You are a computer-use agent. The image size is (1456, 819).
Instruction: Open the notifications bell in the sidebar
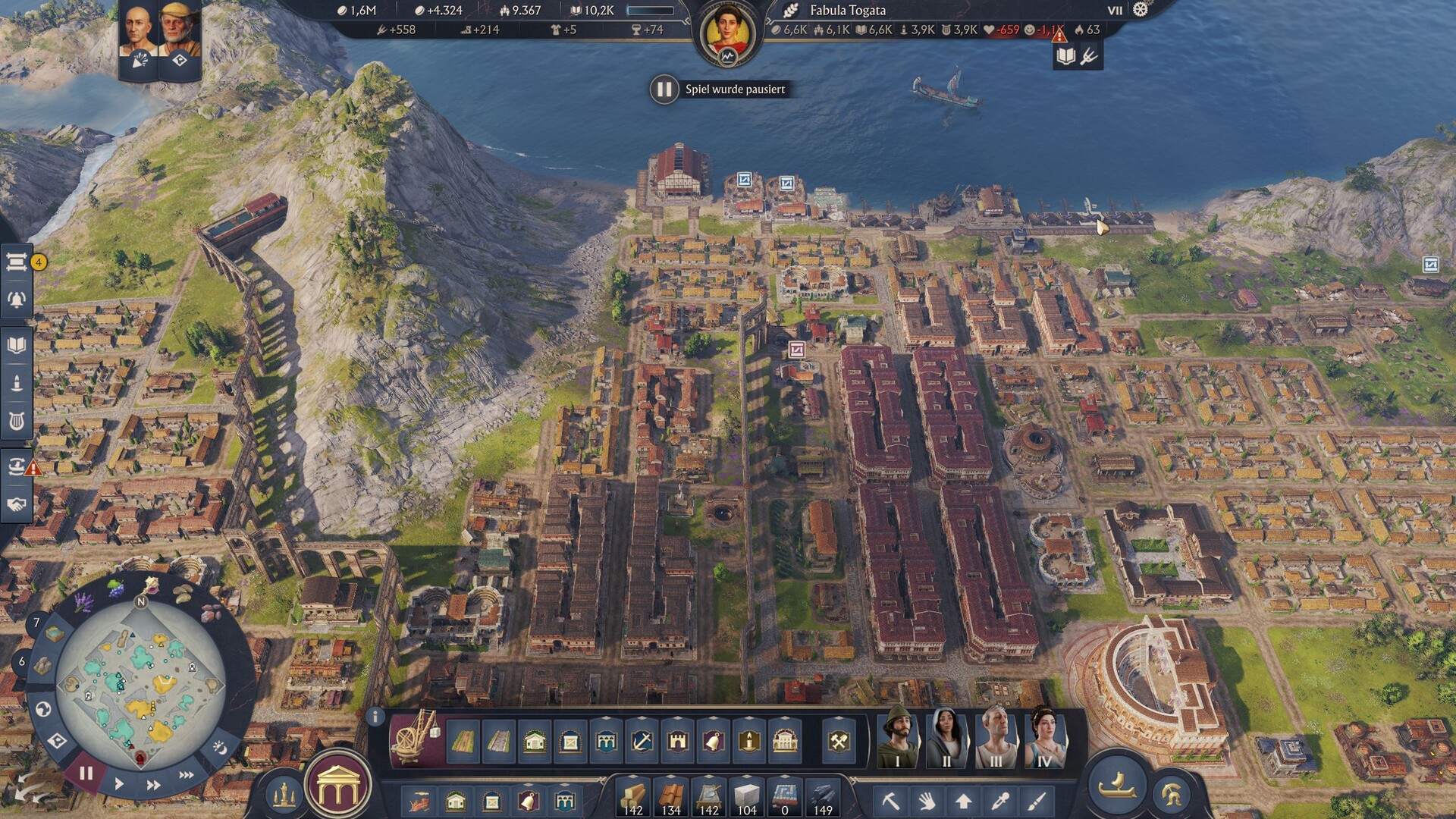pos(17,300)
